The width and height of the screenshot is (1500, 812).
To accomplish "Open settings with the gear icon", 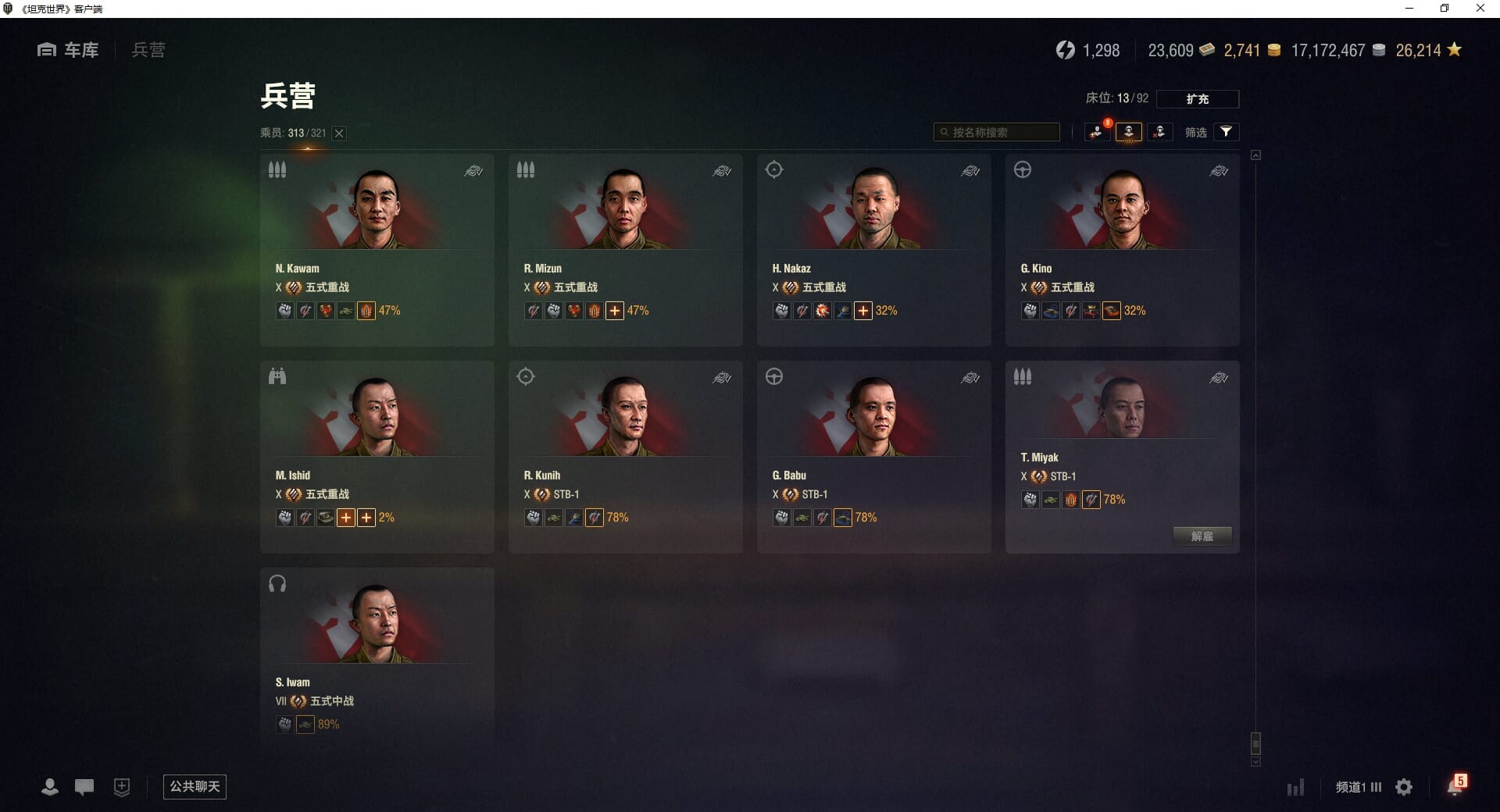I will pos(1404,787).
